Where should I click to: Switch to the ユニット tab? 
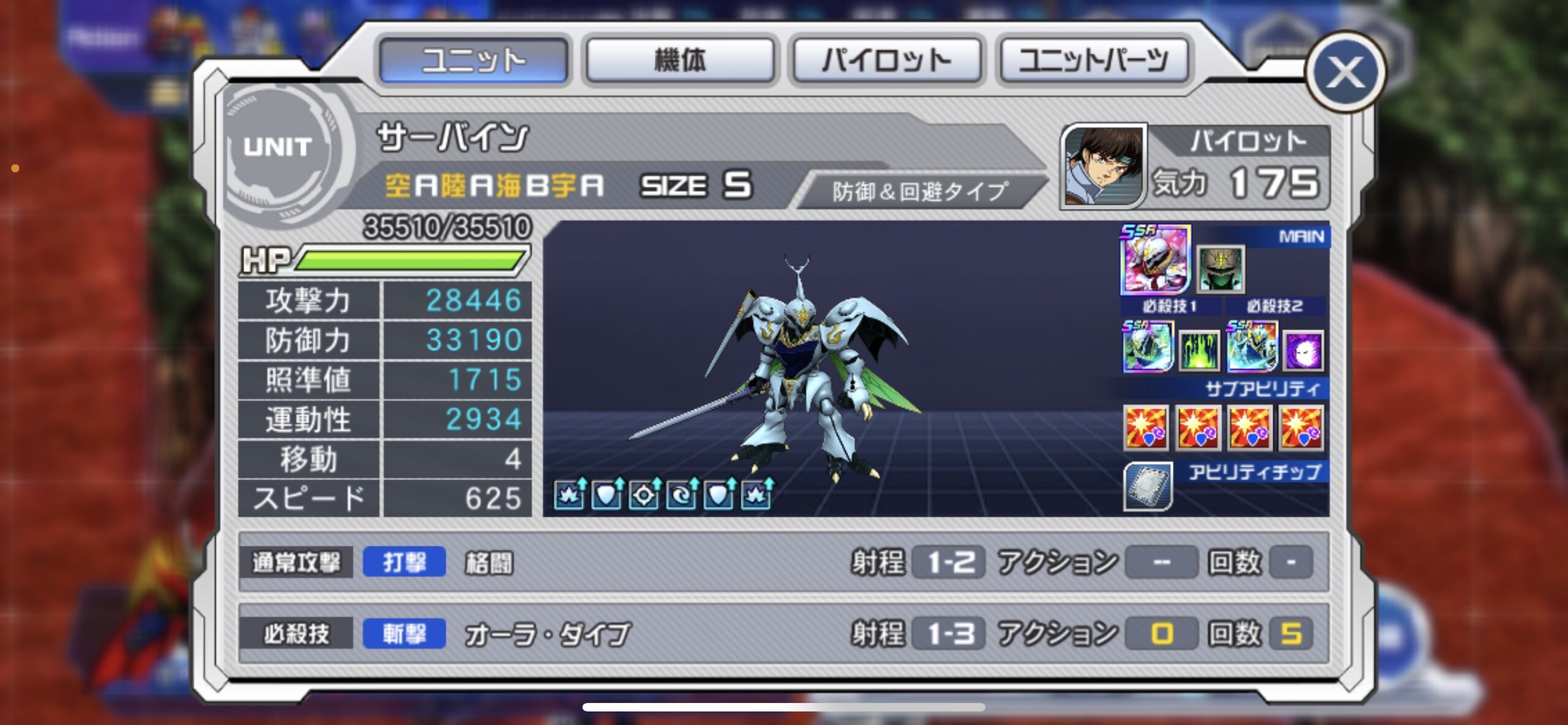(x=473, y=60)
